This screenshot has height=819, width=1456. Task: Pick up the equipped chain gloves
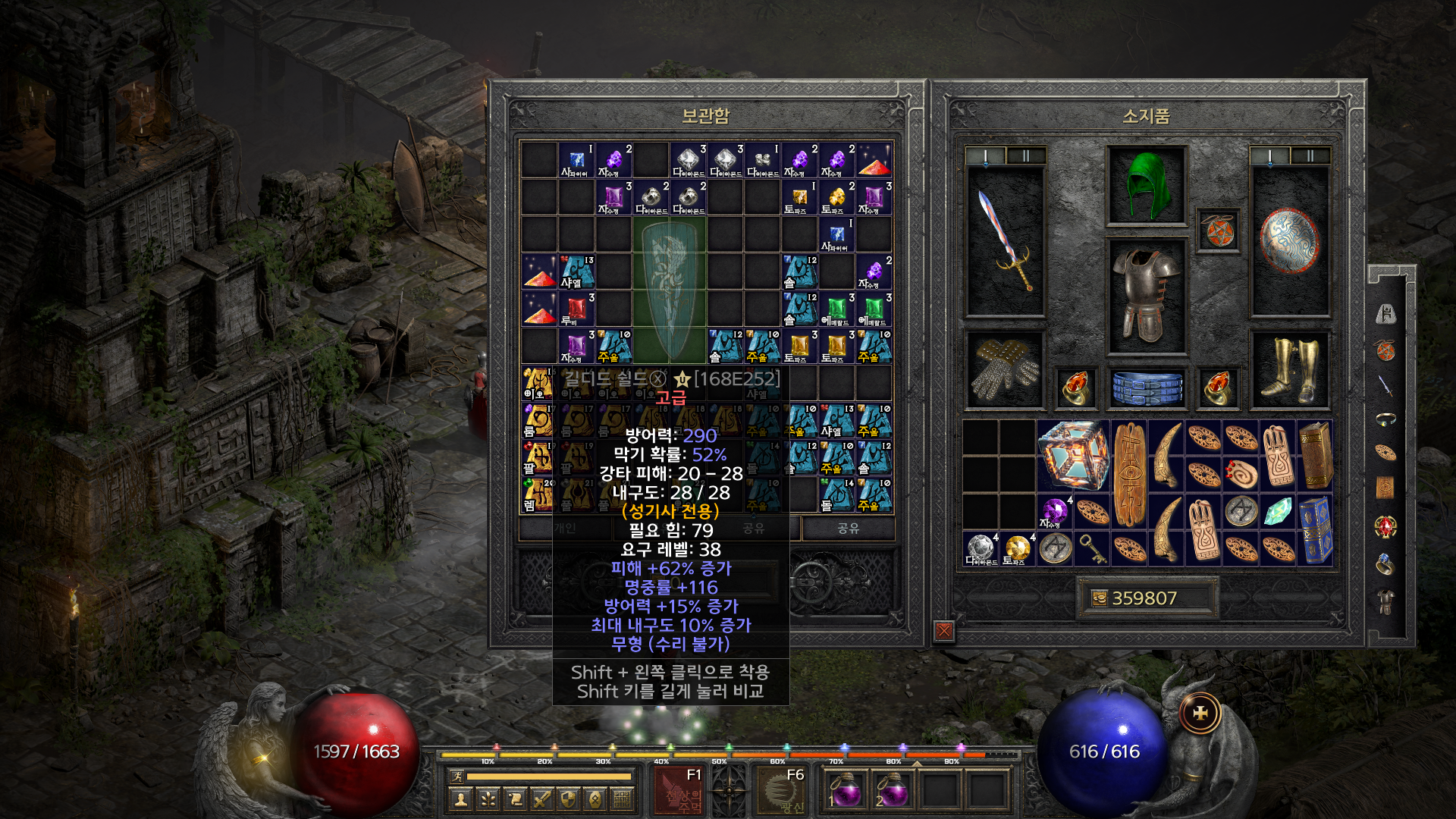[1005, 369]
